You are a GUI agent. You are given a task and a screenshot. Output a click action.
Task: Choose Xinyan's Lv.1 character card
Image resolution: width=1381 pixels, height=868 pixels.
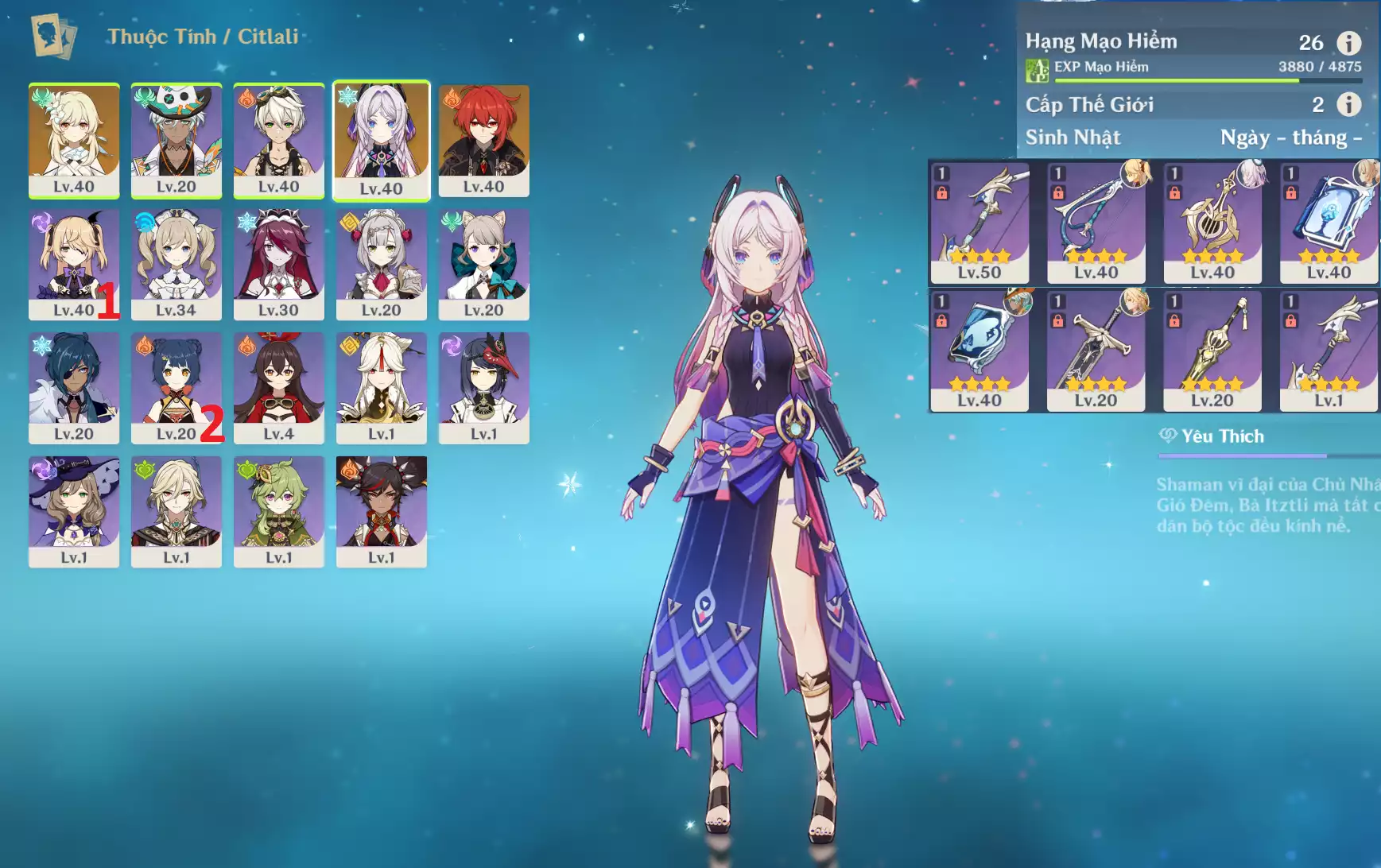coord(381,511)
